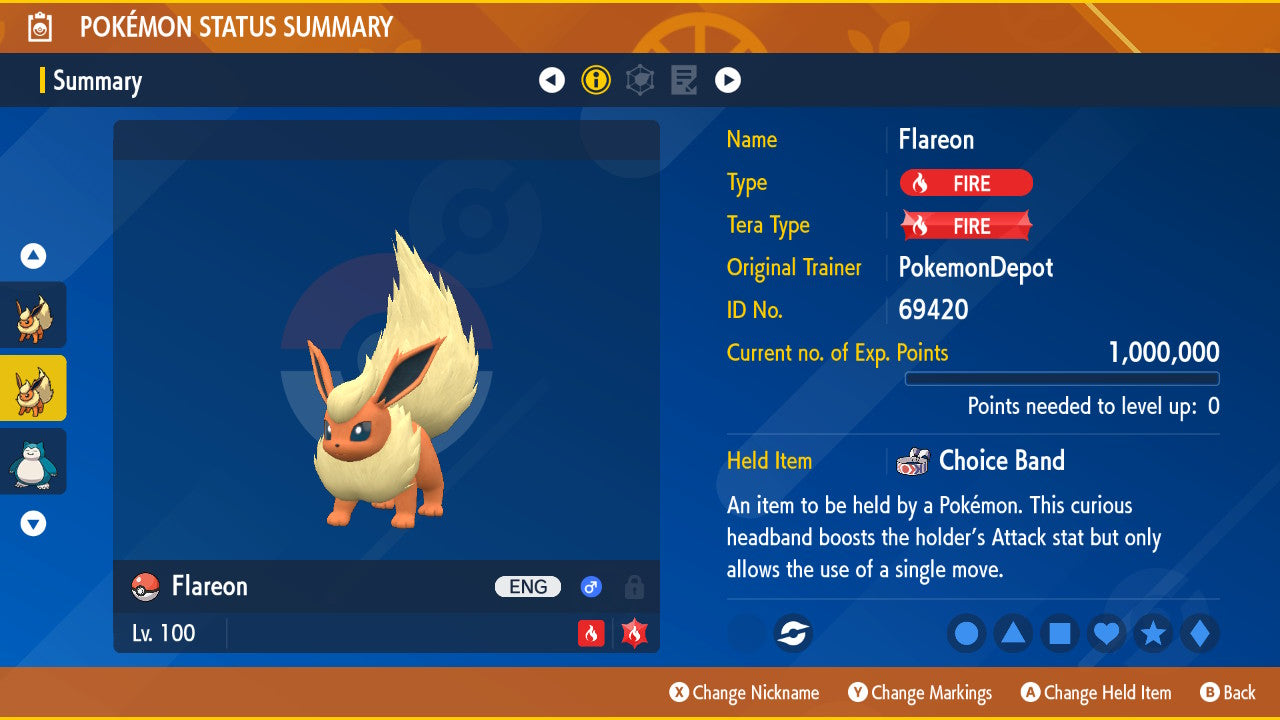Toggle the triangle marking
Viewport: 1280px width, 720px height.
(x=1013, y=633)
